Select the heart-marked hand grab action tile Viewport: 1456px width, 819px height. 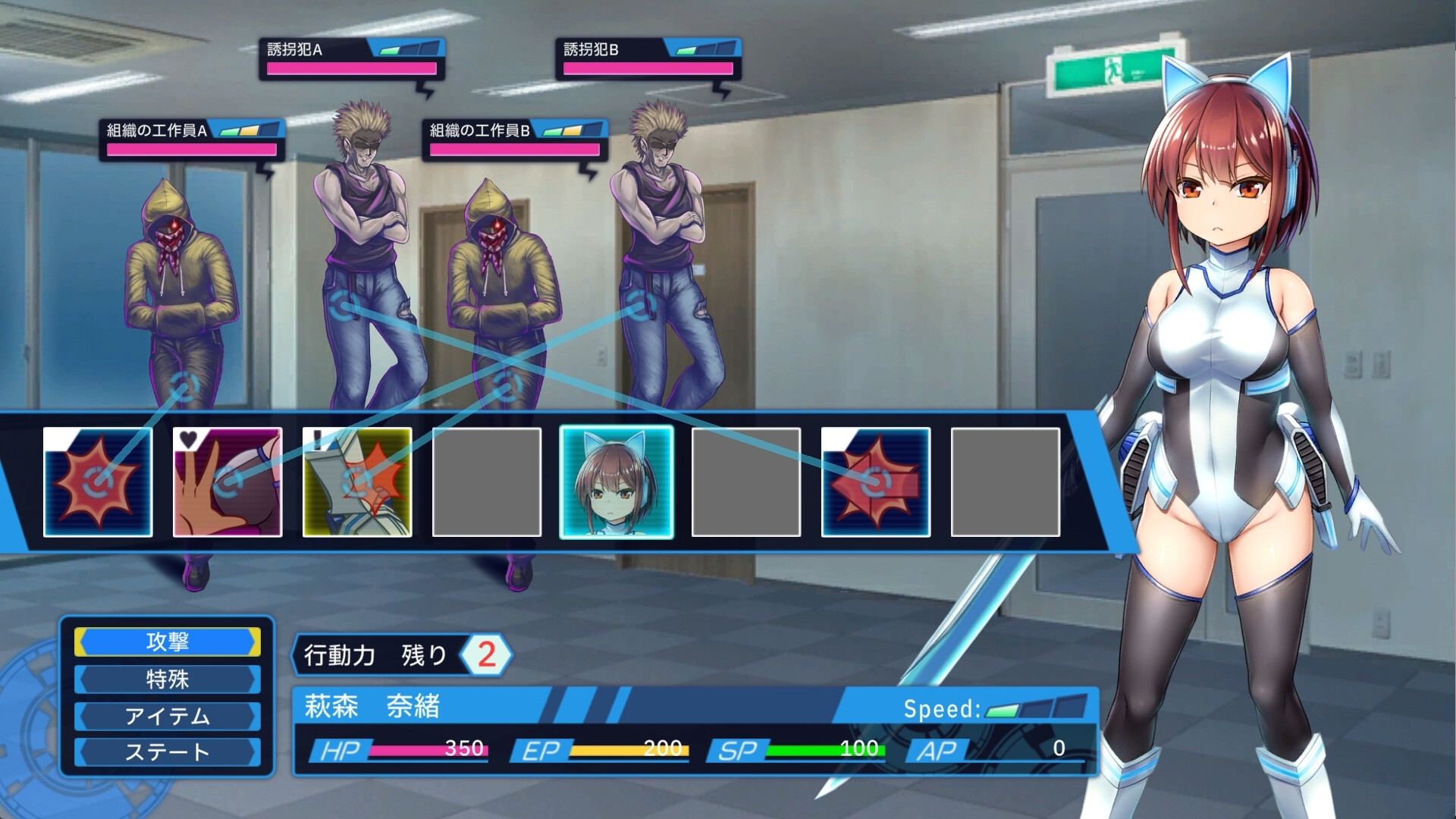pos(227,482)
